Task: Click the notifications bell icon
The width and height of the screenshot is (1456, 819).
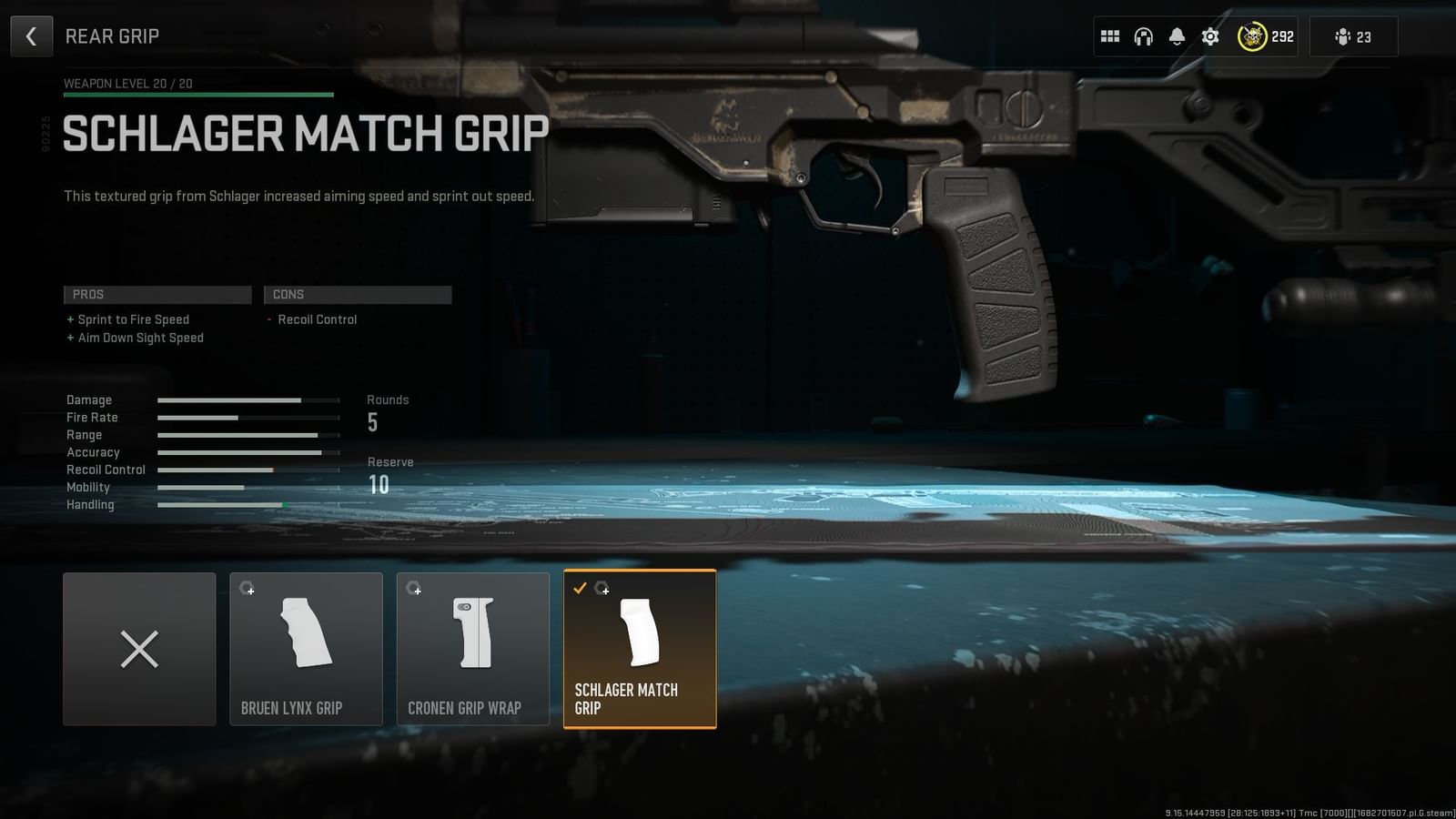Action: coord(1177,36)
